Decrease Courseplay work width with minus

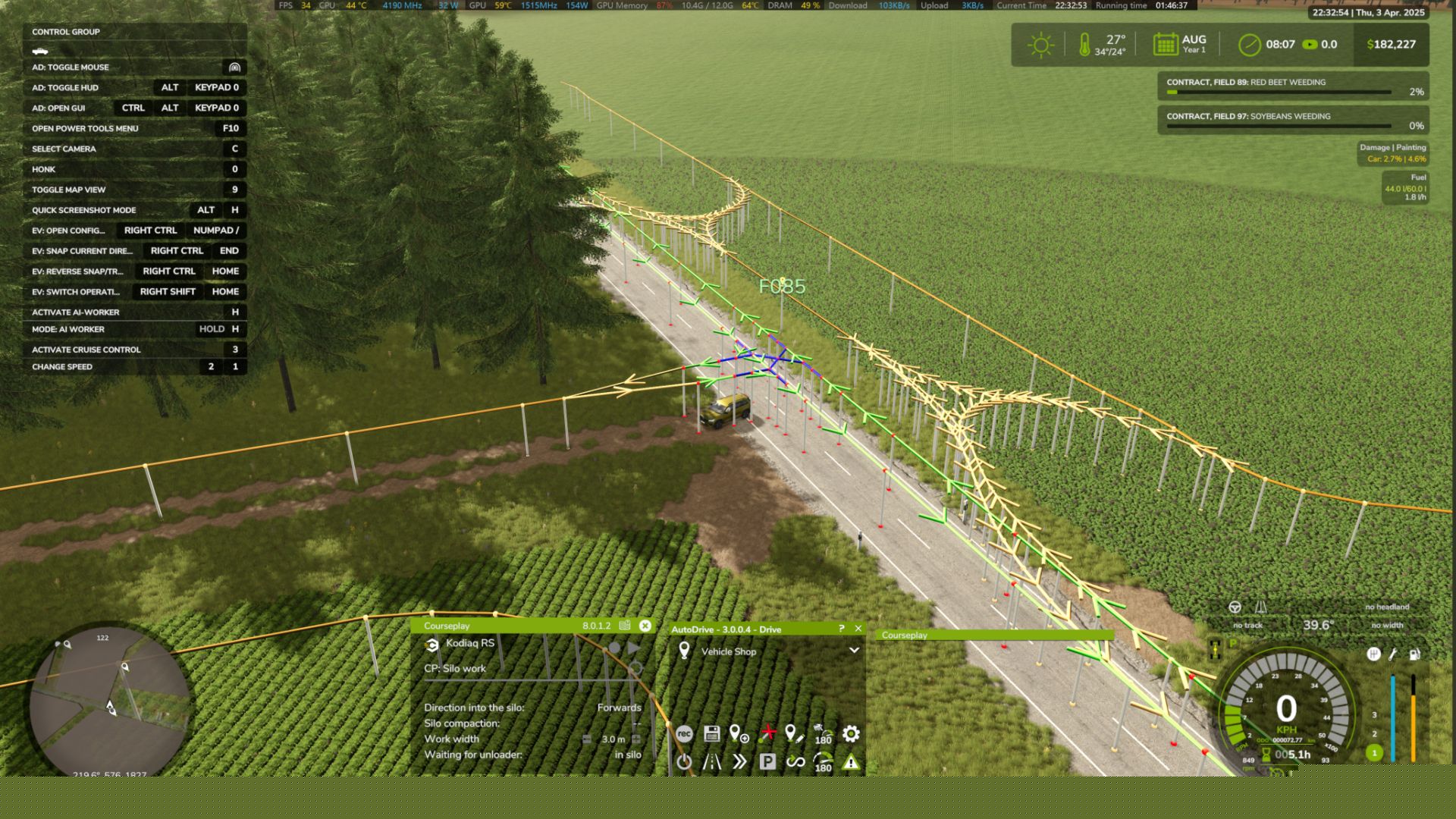[x=587, y=739]
